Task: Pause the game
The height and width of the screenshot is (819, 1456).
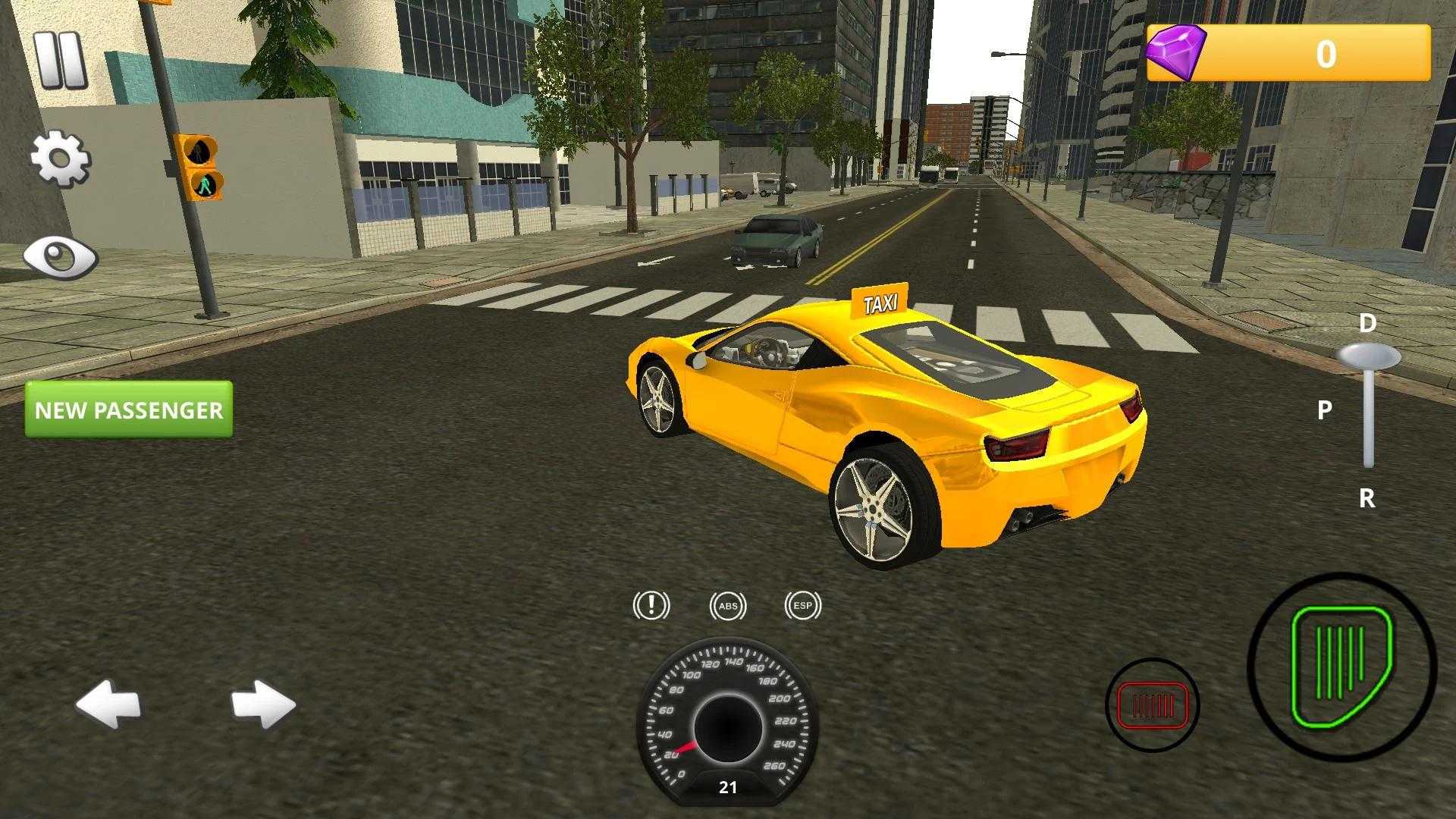Action: point(61,61)
